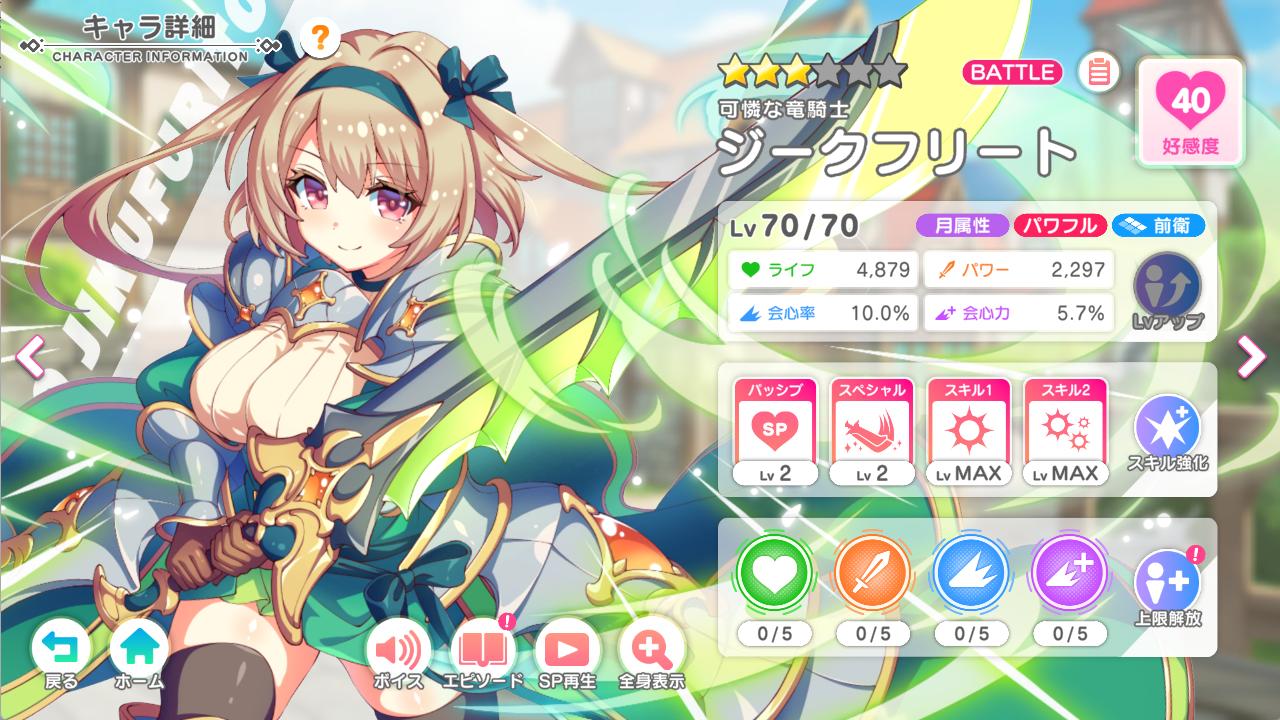
Task: View the スキル1 skill card
Action: (969, 431)
